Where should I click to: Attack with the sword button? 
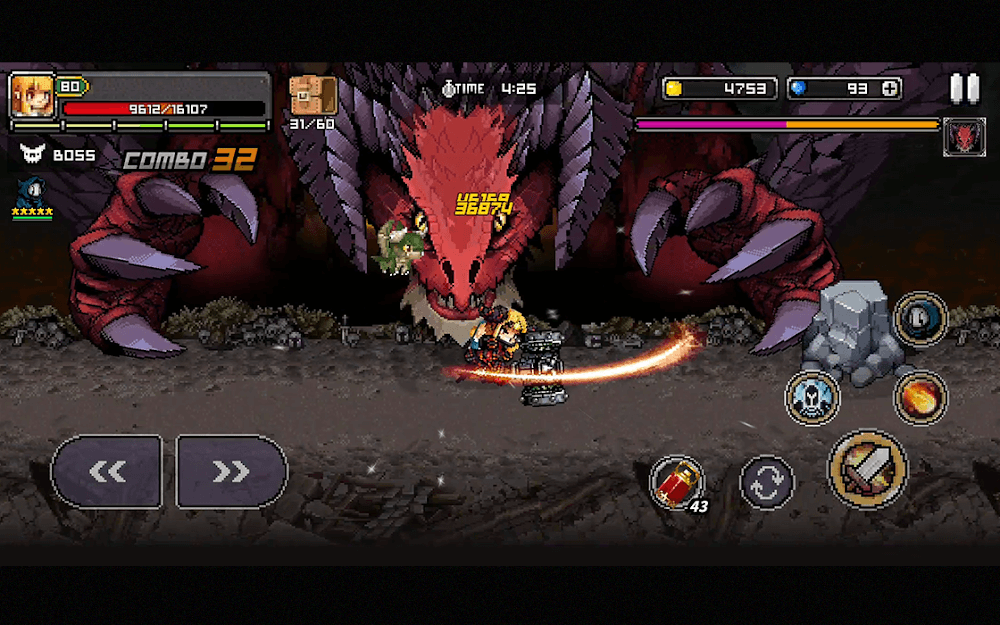[x=867, y=470]
